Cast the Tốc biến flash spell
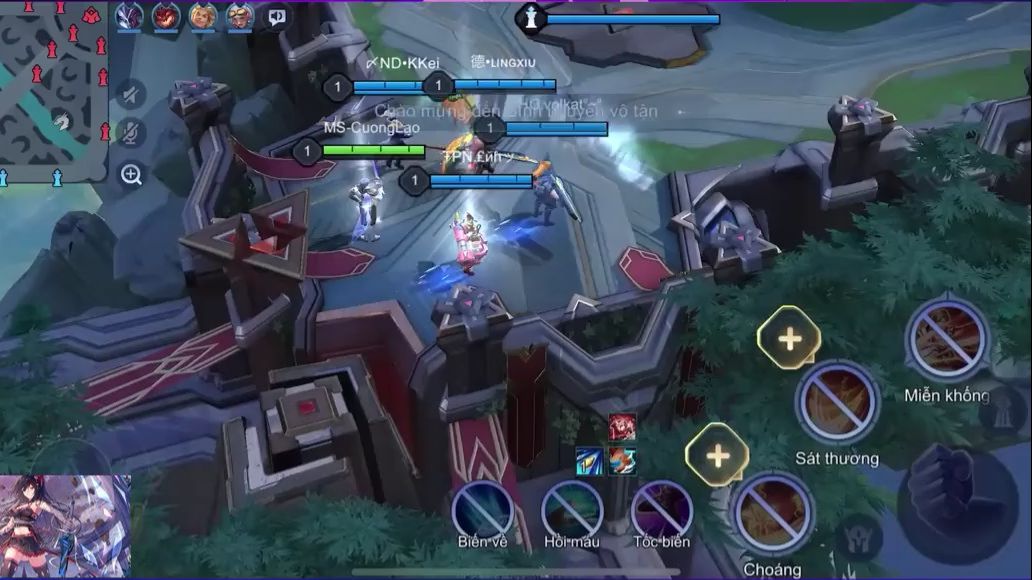The height and width of the screenshot is (580, 1032). (x=662, y=509)
